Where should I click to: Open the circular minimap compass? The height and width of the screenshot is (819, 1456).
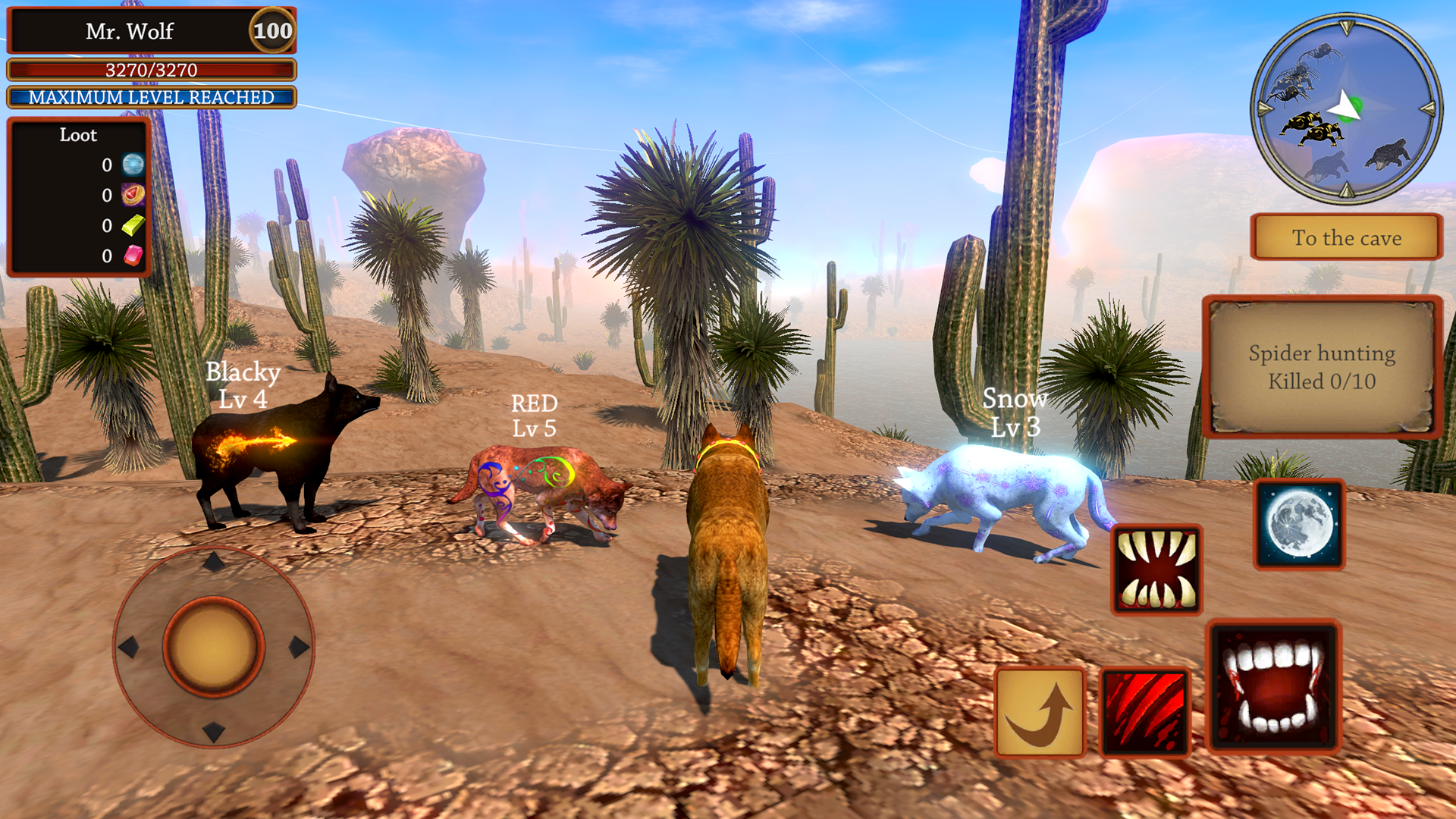(1346, 108)
